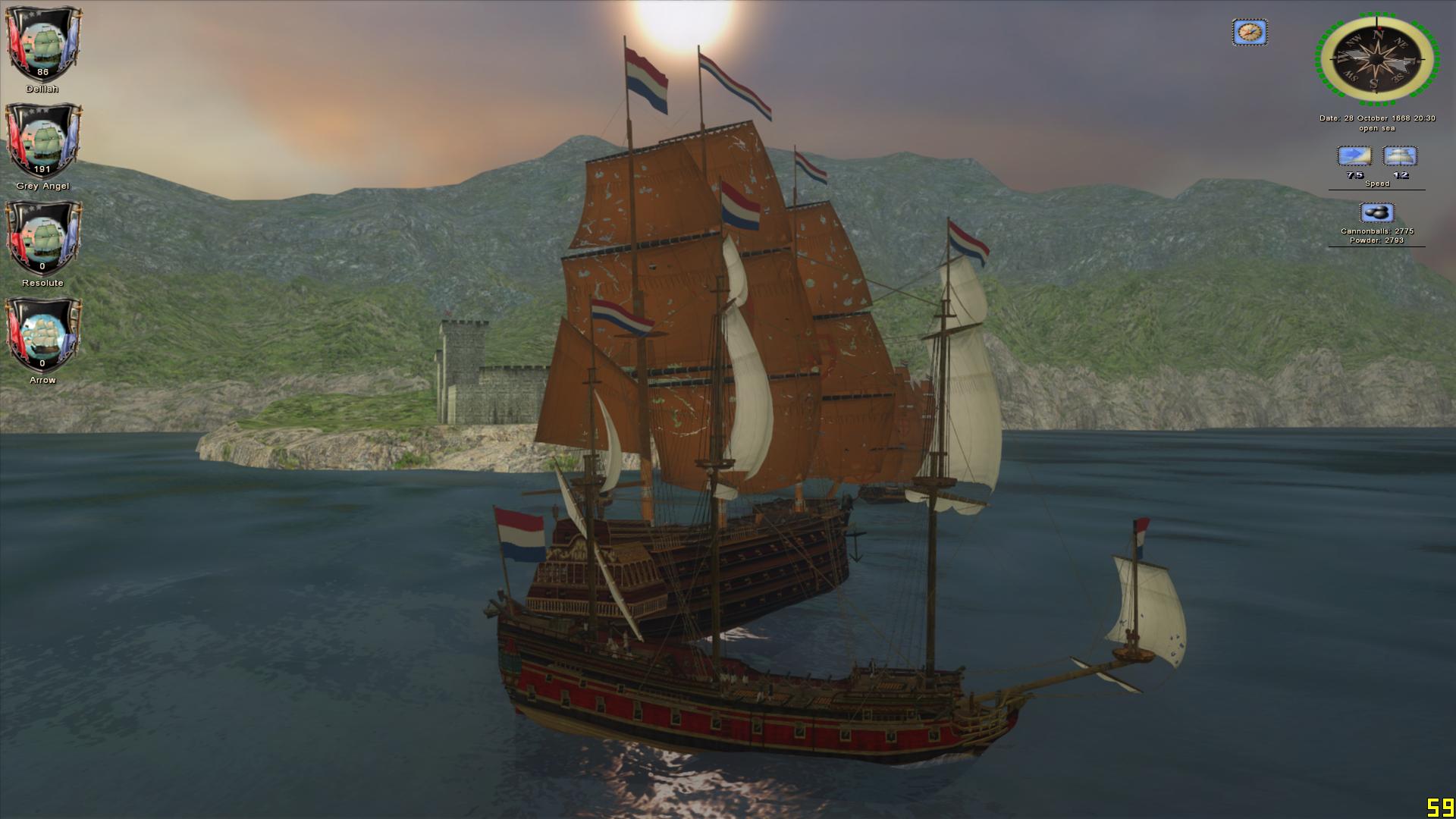Click the blue arrow wind speed icon

pos(1354,157)
